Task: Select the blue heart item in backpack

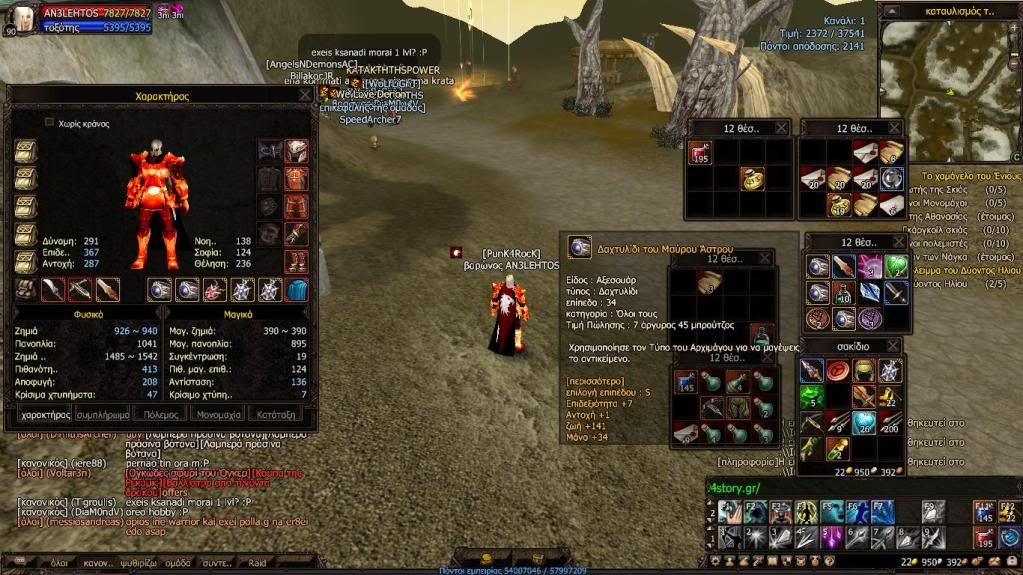Action: pyautogui.click(x=865, y=424)
